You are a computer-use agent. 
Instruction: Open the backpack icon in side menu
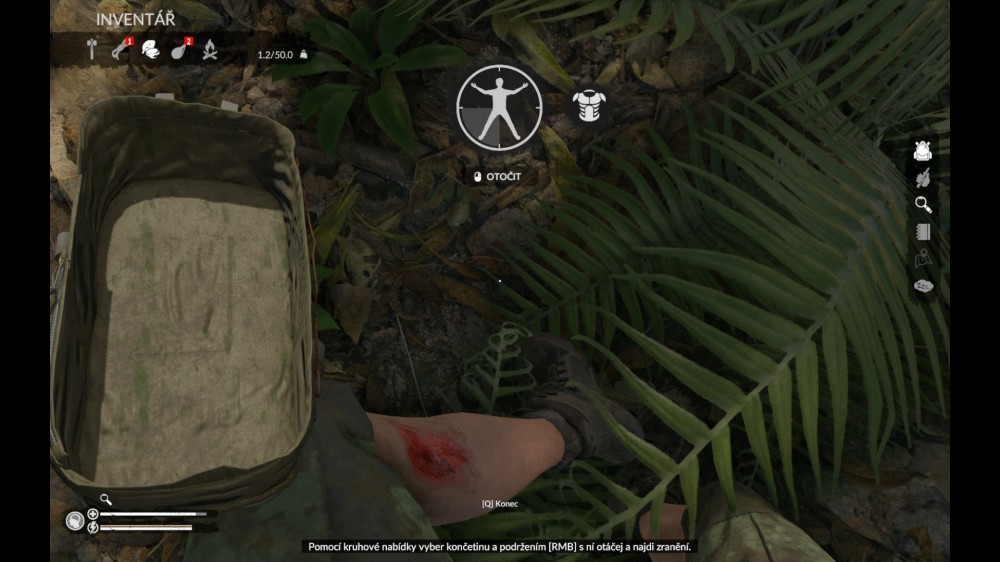point(923,151)
